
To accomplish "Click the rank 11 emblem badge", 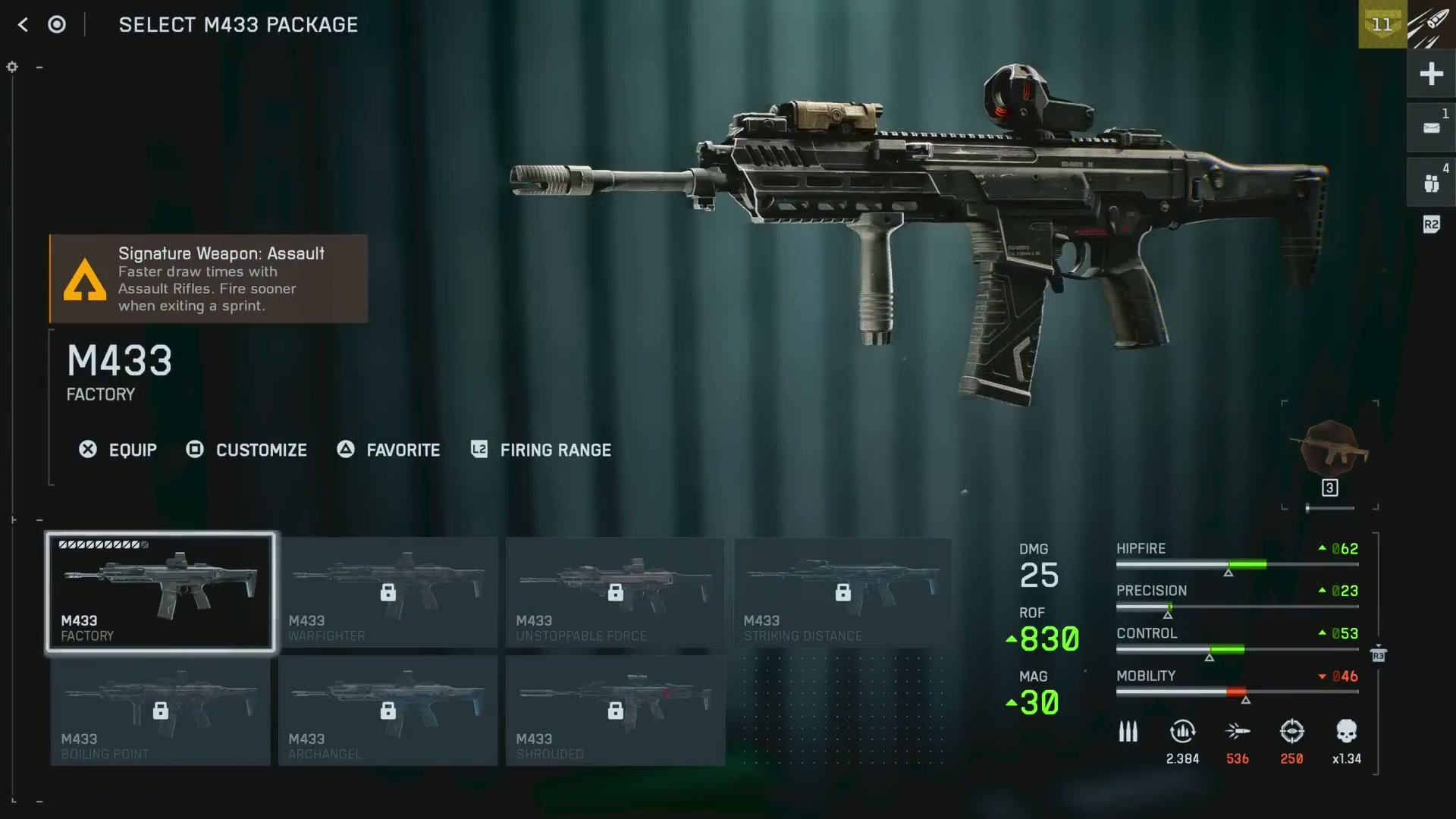I will [1382, 24].
